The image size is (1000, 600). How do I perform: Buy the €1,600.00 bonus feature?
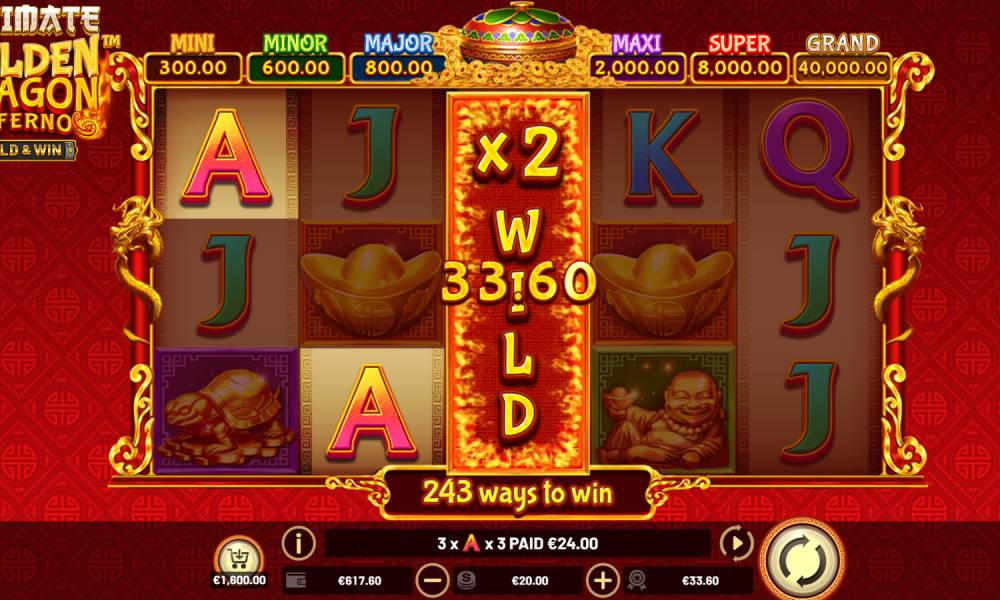click(x=238, y=556)
